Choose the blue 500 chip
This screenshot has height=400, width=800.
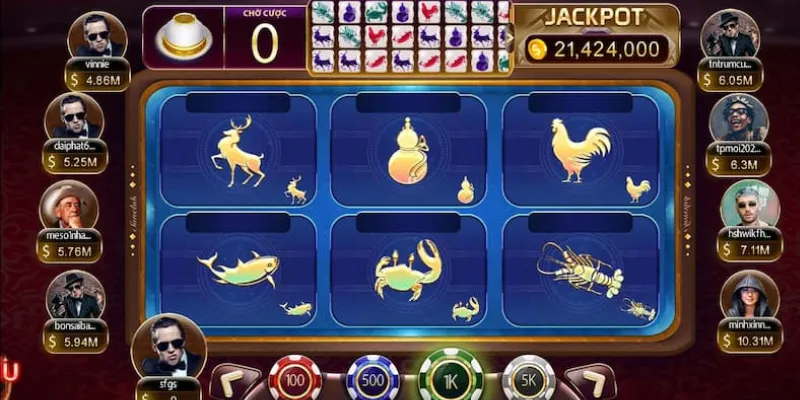pyautogui.click(x=372, y=380)
